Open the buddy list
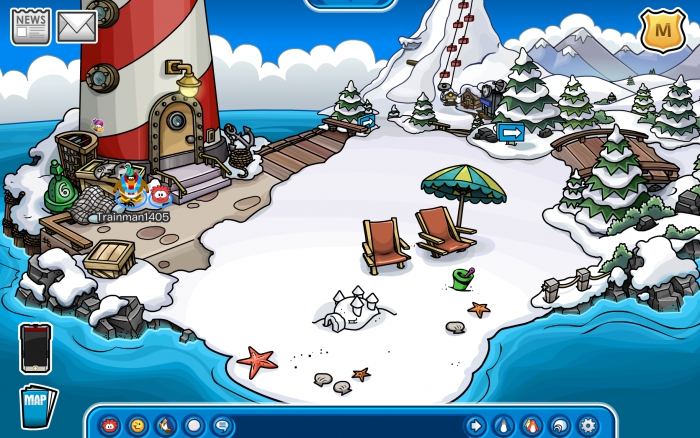Viewport: 700px width, 438px height. [531, 425]
